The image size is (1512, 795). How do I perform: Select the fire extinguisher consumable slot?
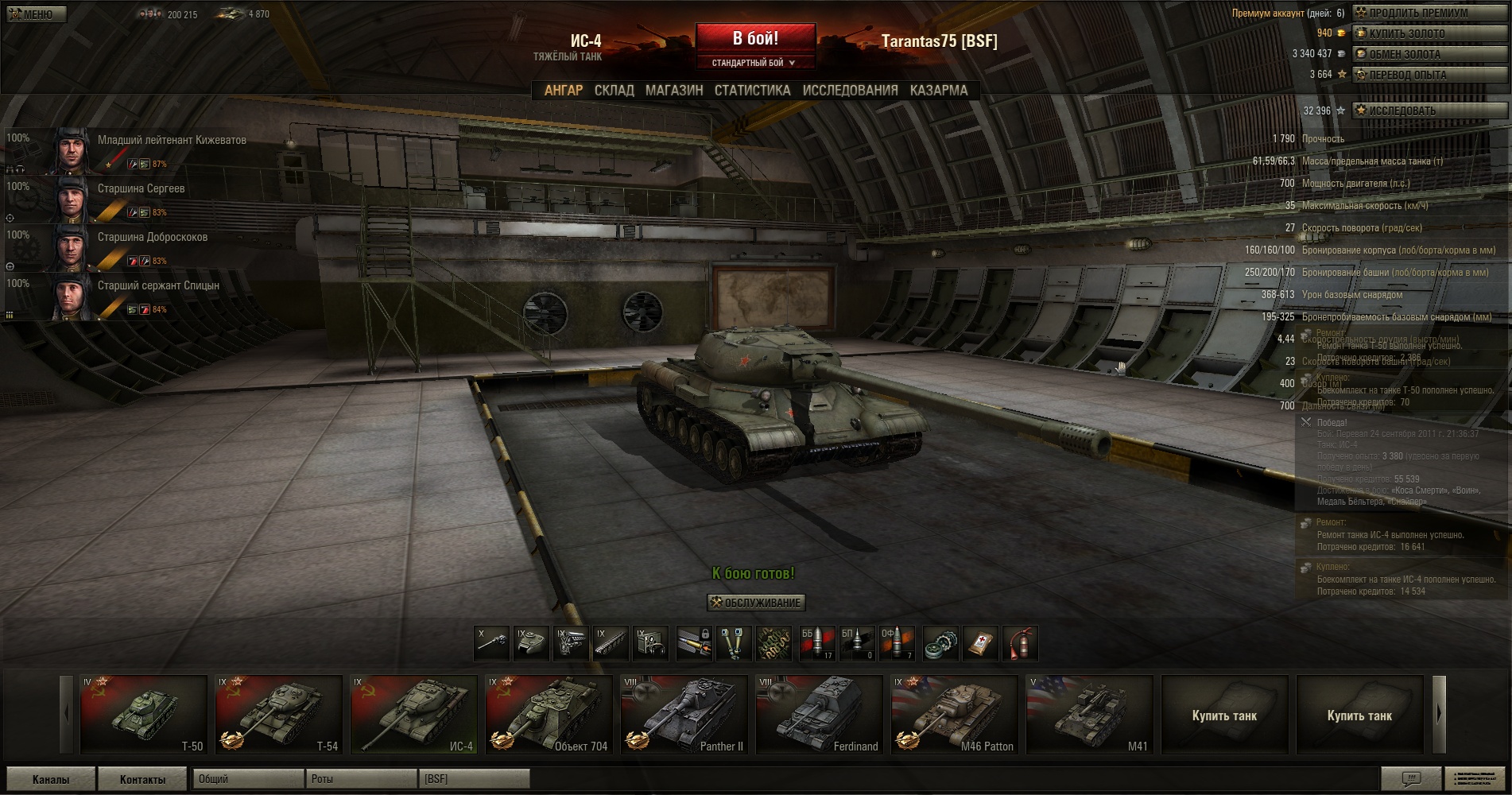click(1021, 643)
